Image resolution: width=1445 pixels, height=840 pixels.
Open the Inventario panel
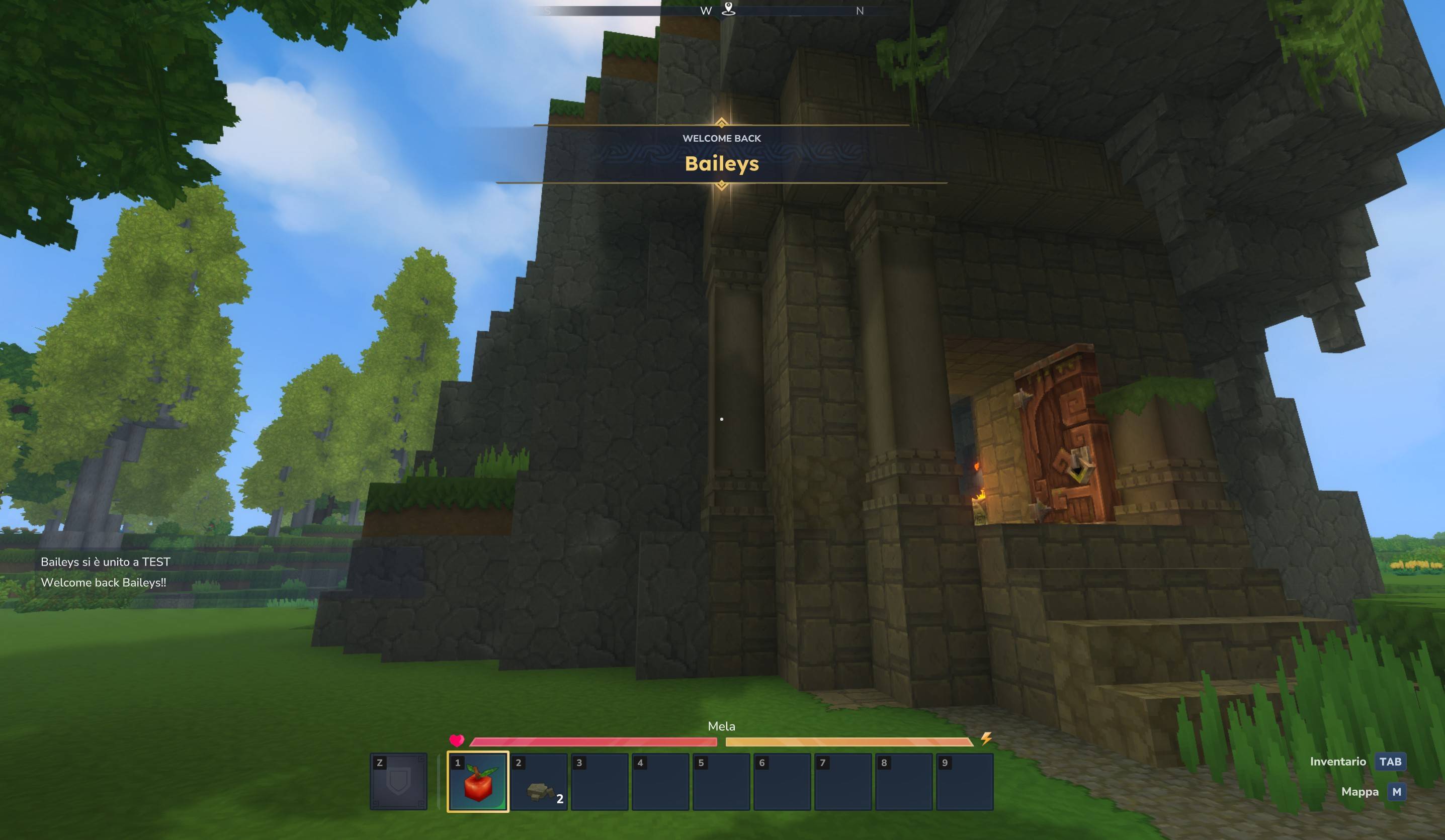[x=1389, y=762]
